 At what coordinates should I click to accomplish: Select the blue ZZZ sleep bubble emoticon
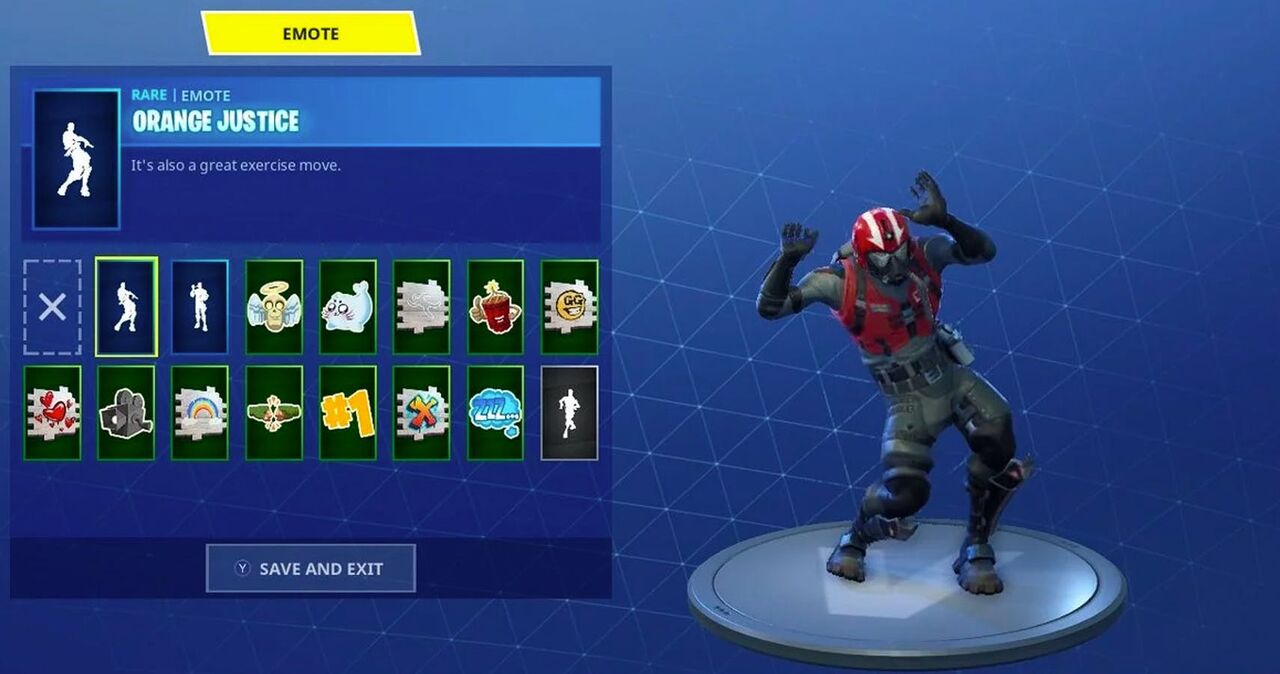pyautogui.click(x=496, y=412)
